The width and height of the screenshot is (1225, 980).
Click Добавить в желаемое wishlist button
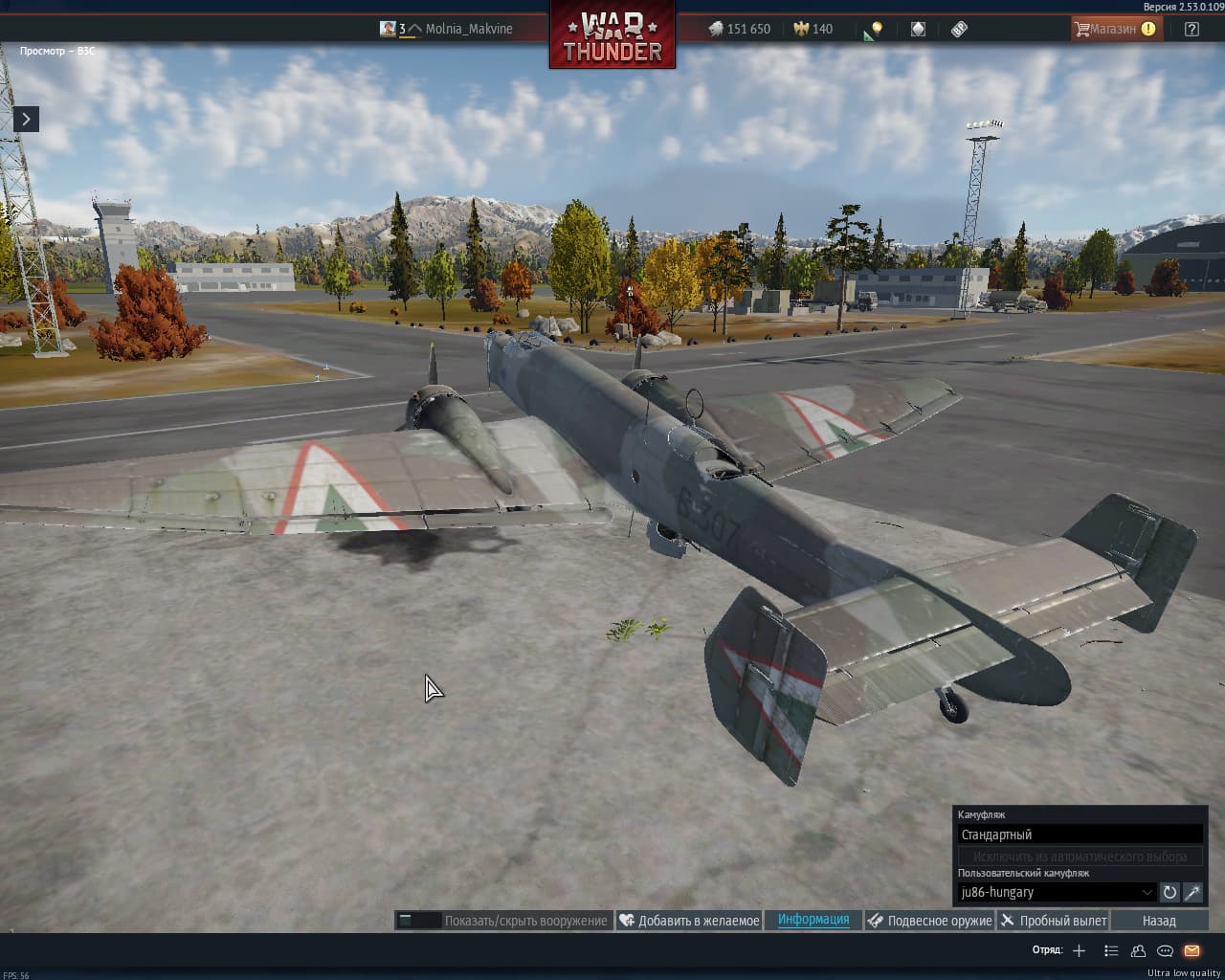(689, 921)
